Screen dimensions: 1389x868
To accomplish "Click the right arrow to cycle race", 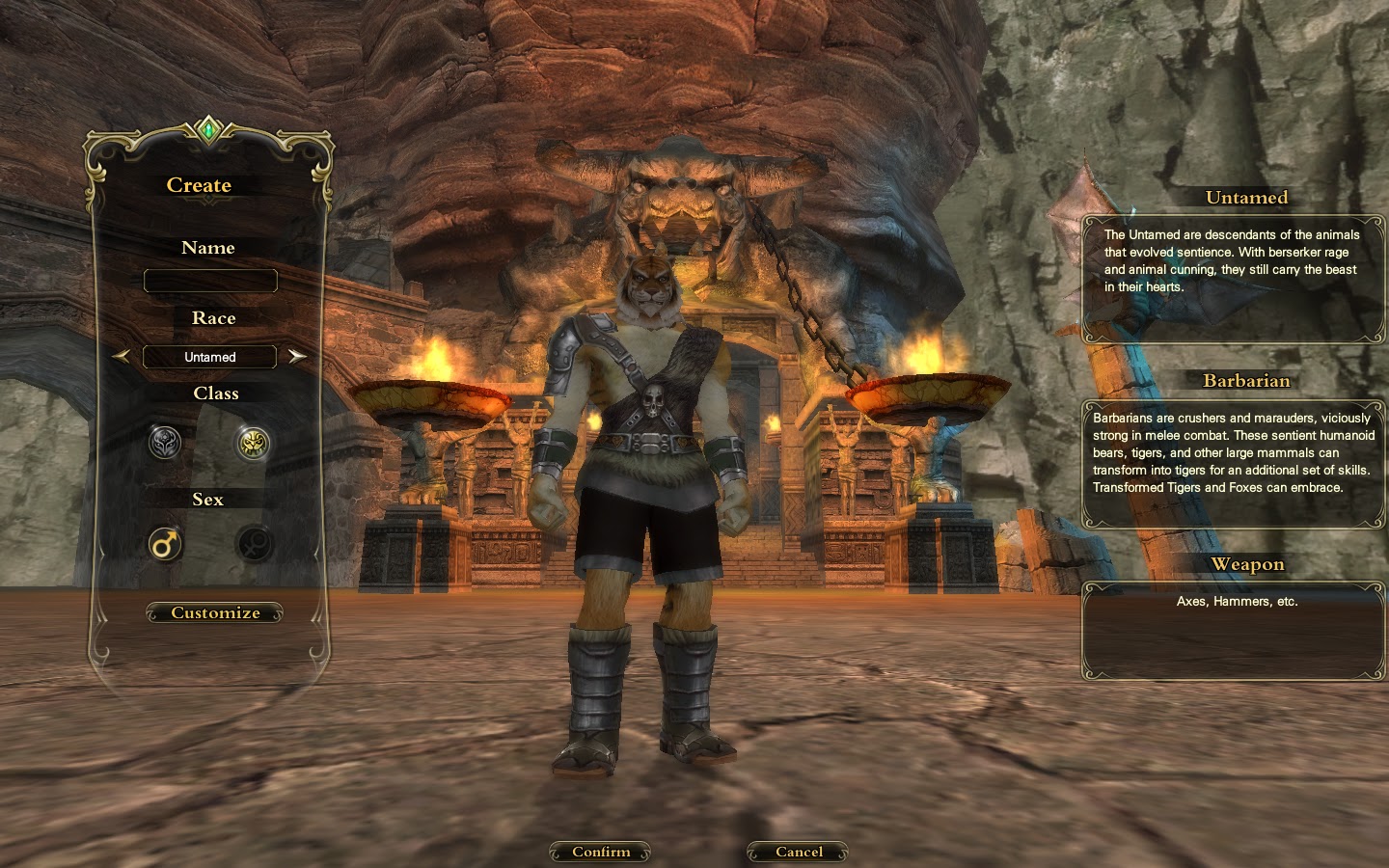I will click(x=297, y=356).
